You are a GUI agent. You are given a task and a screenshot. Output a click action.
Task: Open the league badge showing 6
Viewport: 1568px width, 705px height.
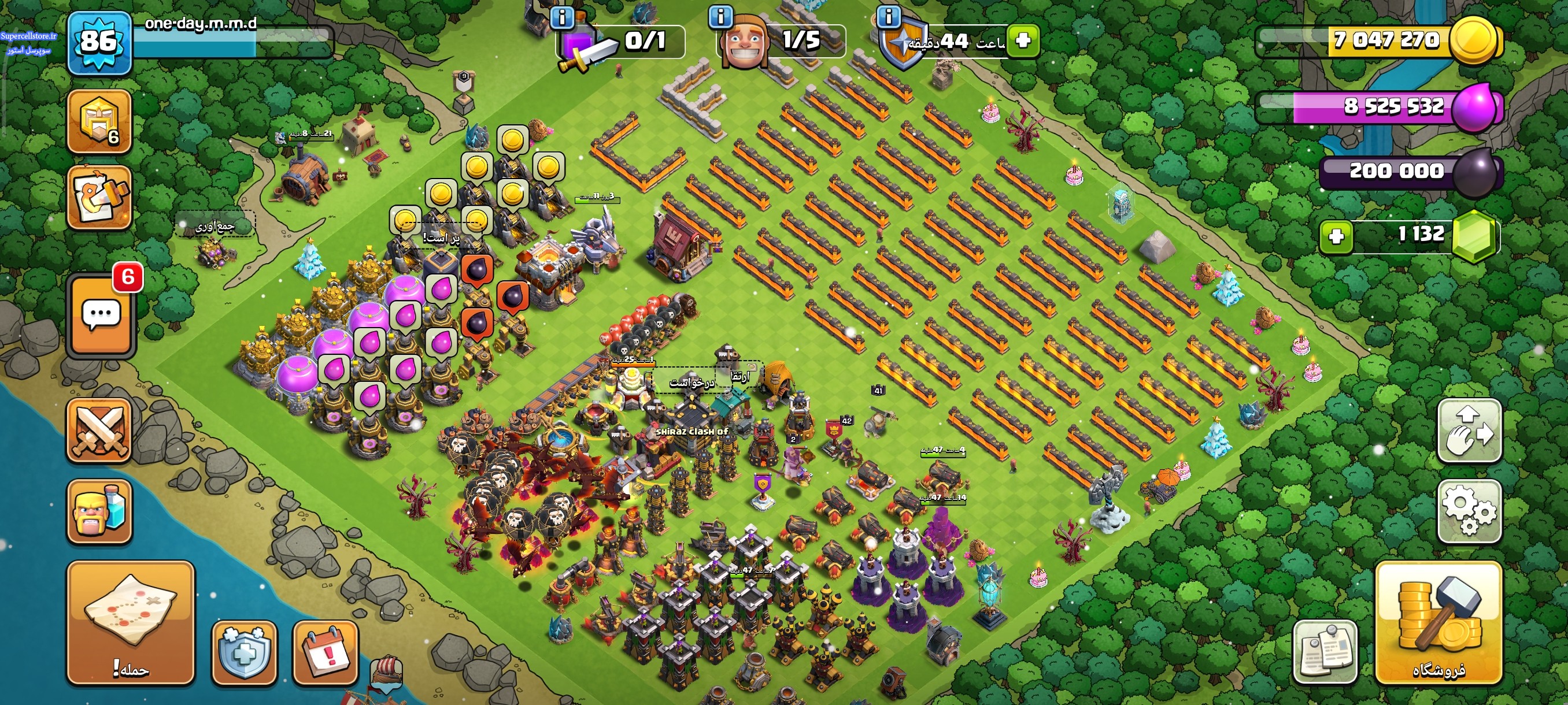point(99,121)
